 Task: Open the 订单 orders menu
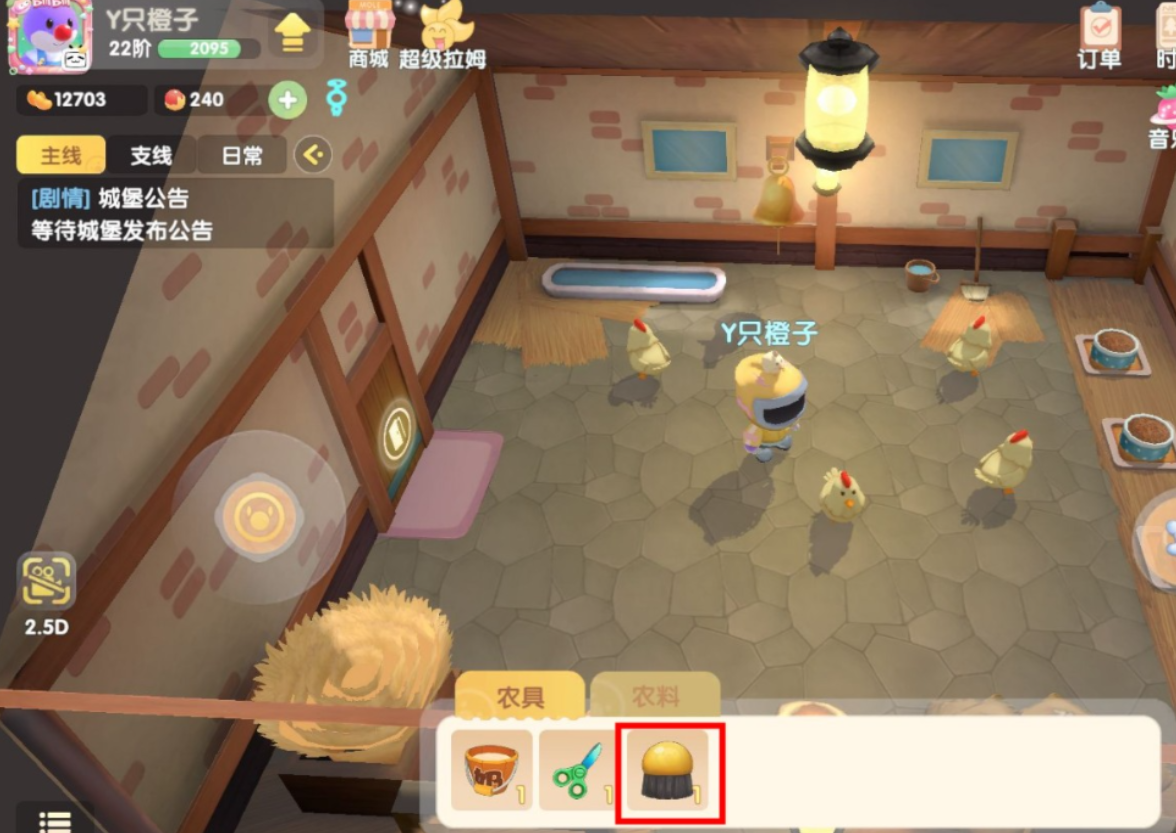tap(1099, 36)
